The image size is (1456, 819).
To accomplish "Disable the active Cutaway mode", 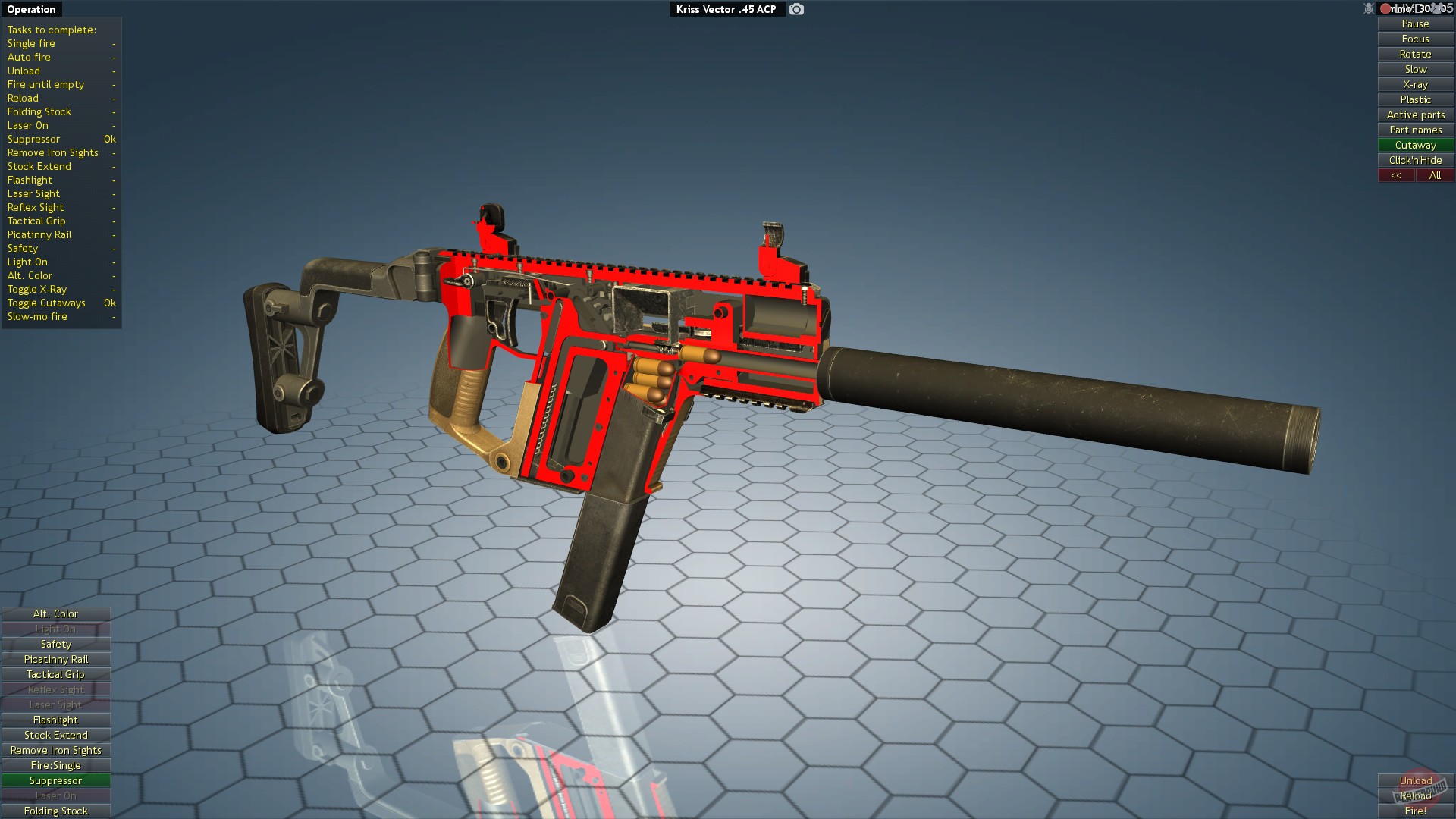I will (1415, 145).
